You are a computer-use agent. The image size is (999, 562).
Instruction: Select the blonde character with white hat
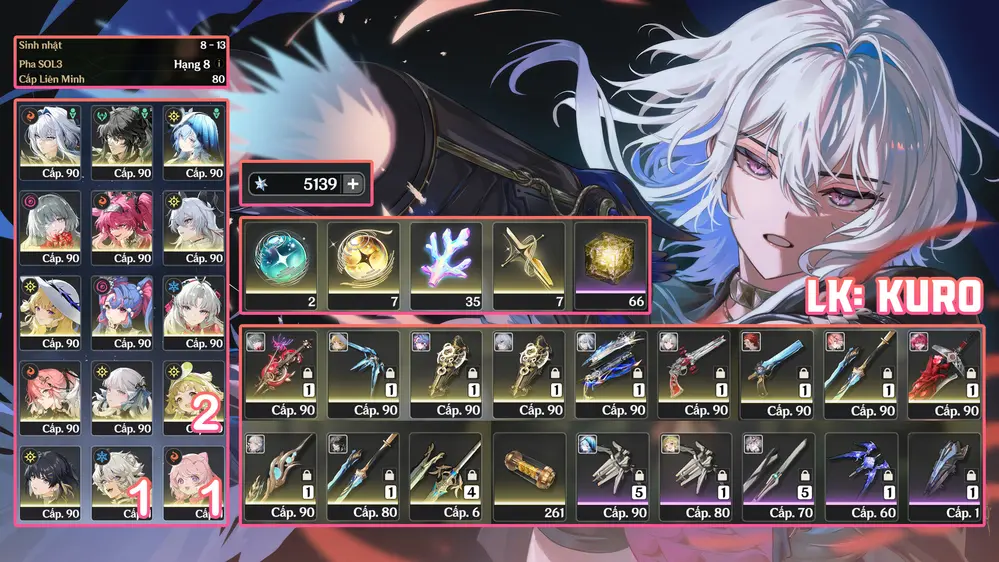51,312
